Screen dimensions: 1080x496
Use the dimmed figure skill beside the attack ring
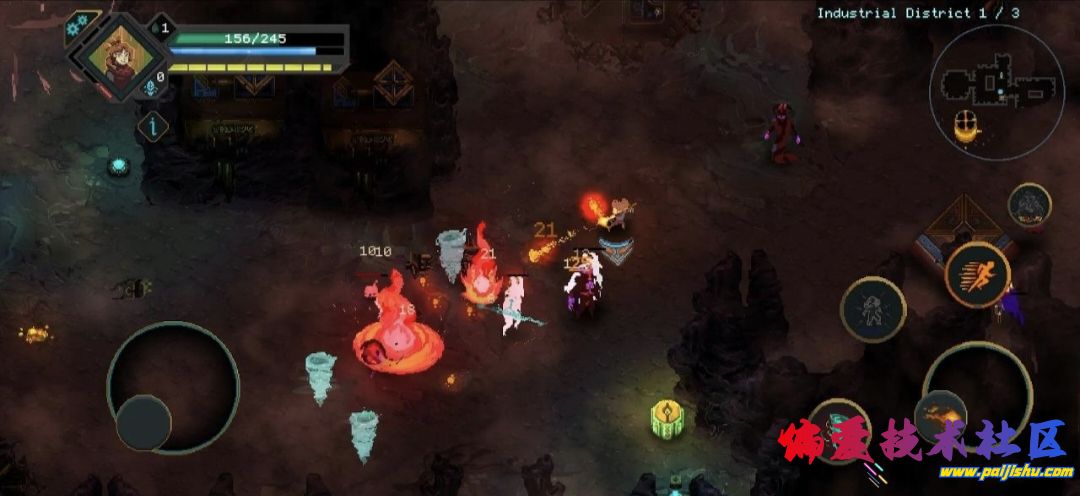[x=872, y=309]
